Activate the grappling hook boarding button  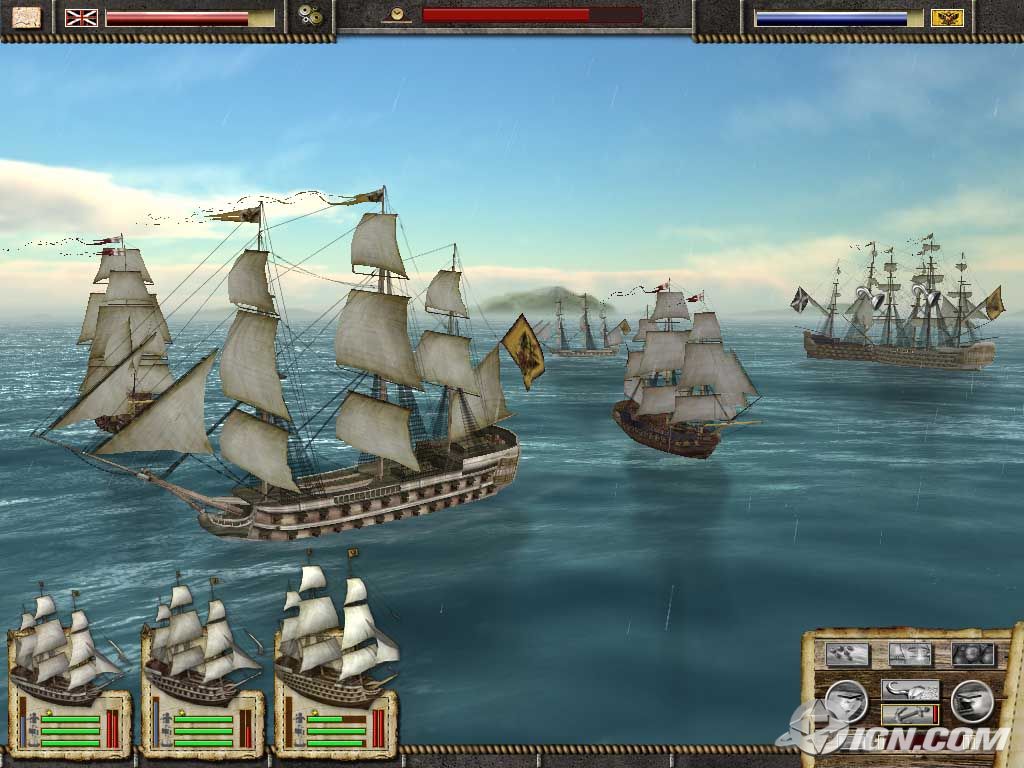coord(909,689)
